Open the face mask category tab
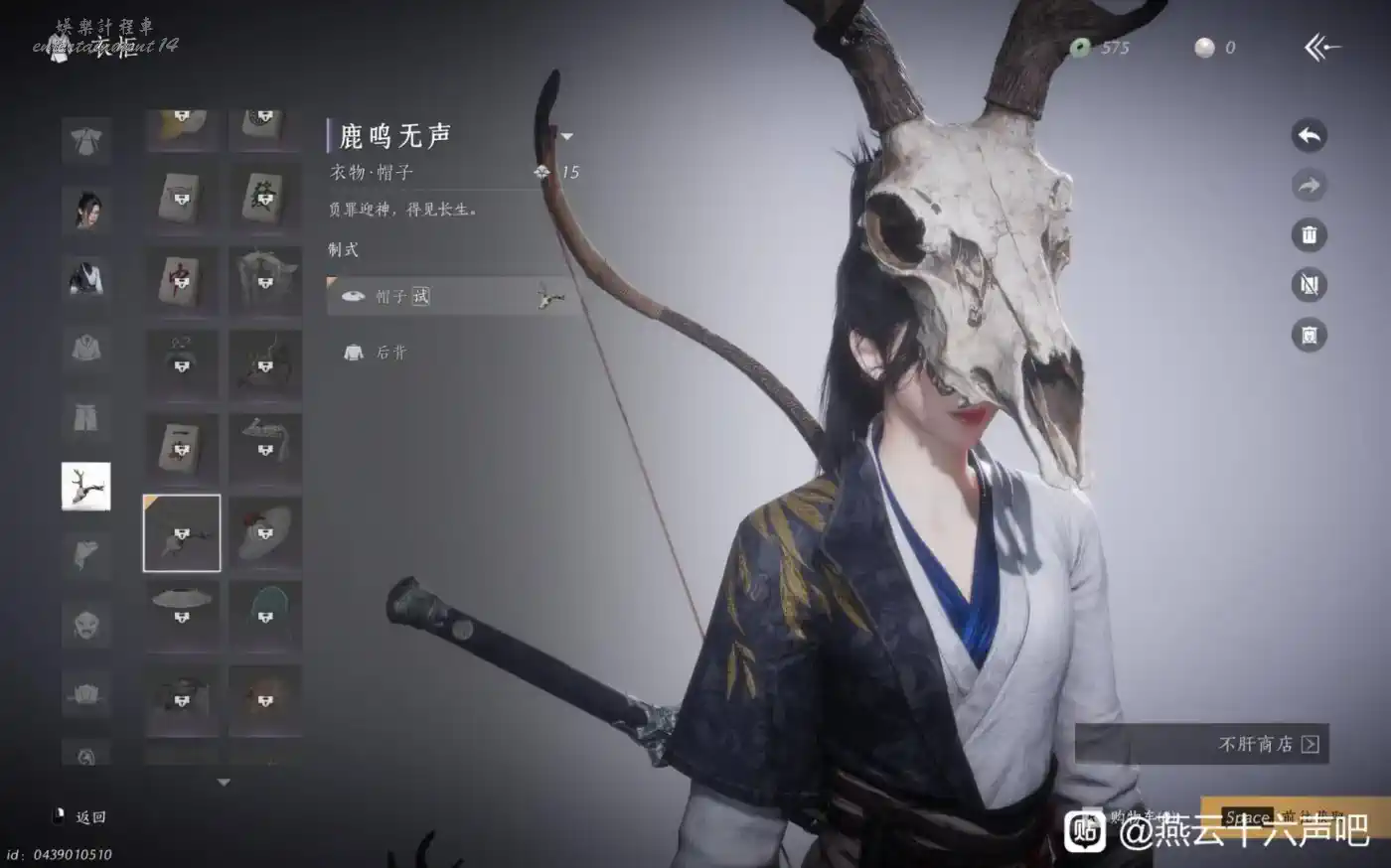Viewport: 1391px width, 868px height. pyautogui.click(x=86, y=625)
